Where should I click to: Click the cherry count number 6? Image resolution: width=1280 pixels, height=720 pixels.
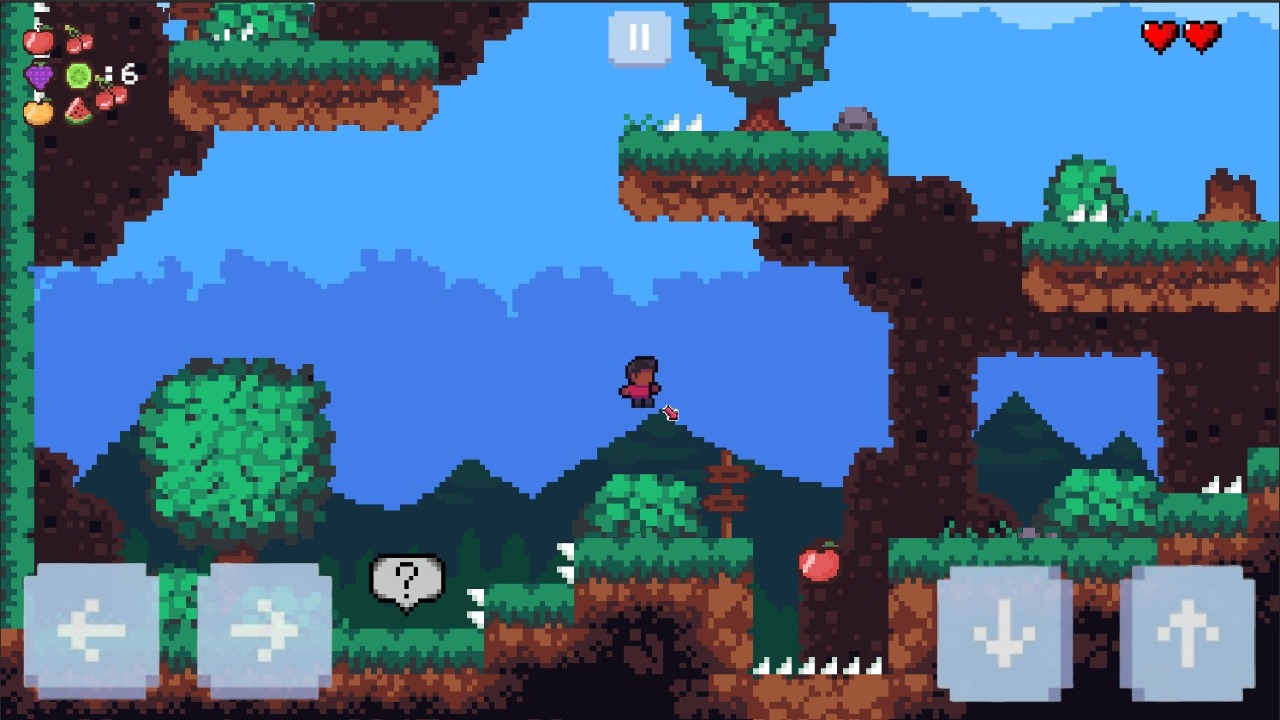(x=130, y=72)
